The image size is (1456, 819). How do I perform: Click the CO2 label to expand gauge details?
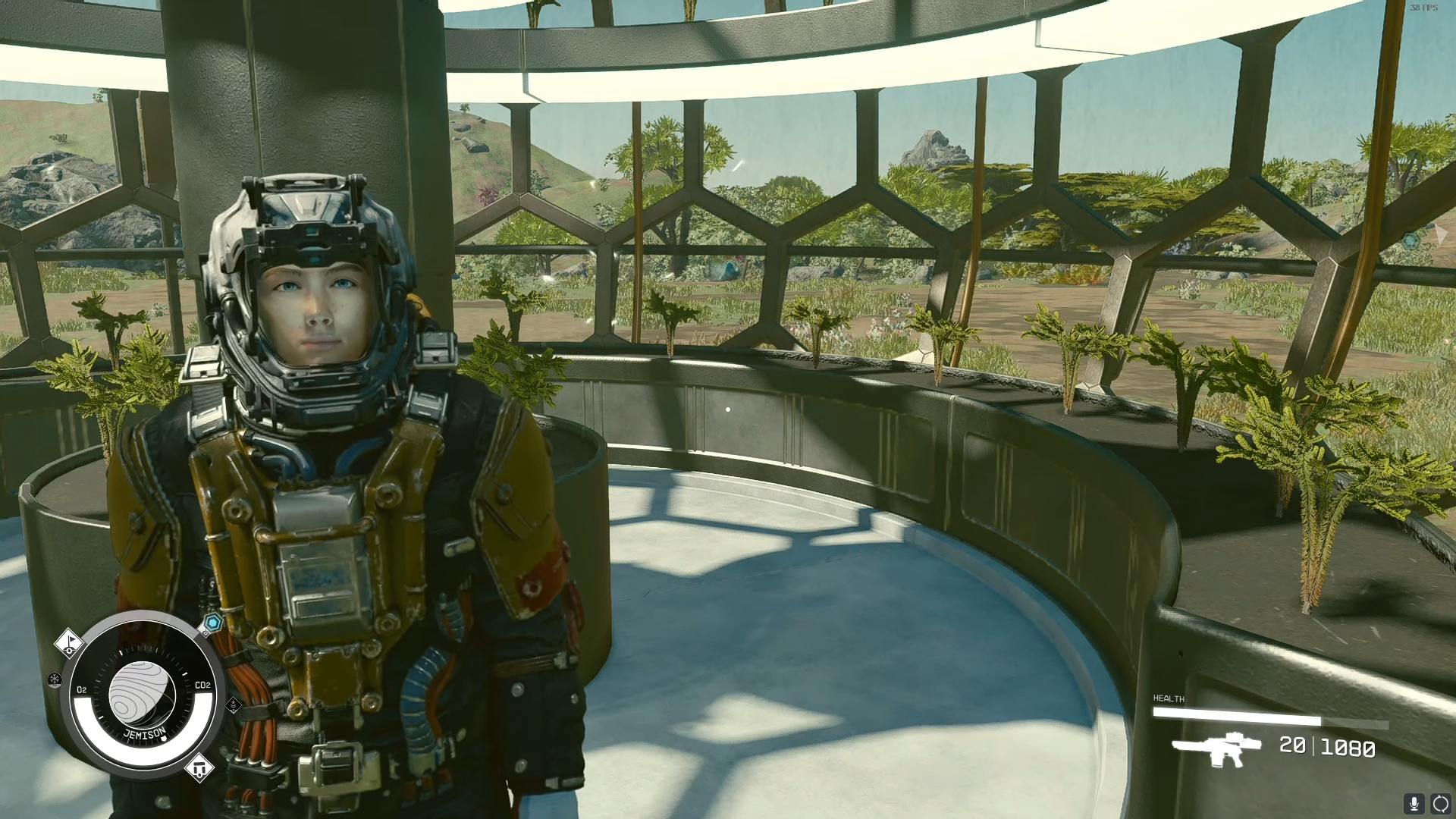[x=202, y=684]
